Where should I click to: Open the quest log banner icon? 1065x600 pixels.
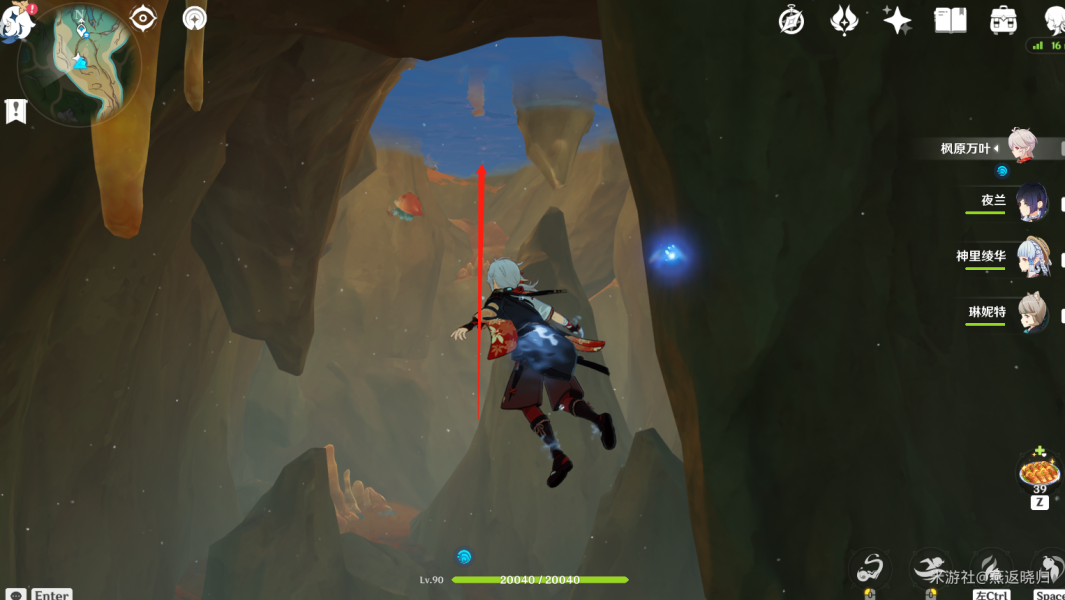pos(15,111)
